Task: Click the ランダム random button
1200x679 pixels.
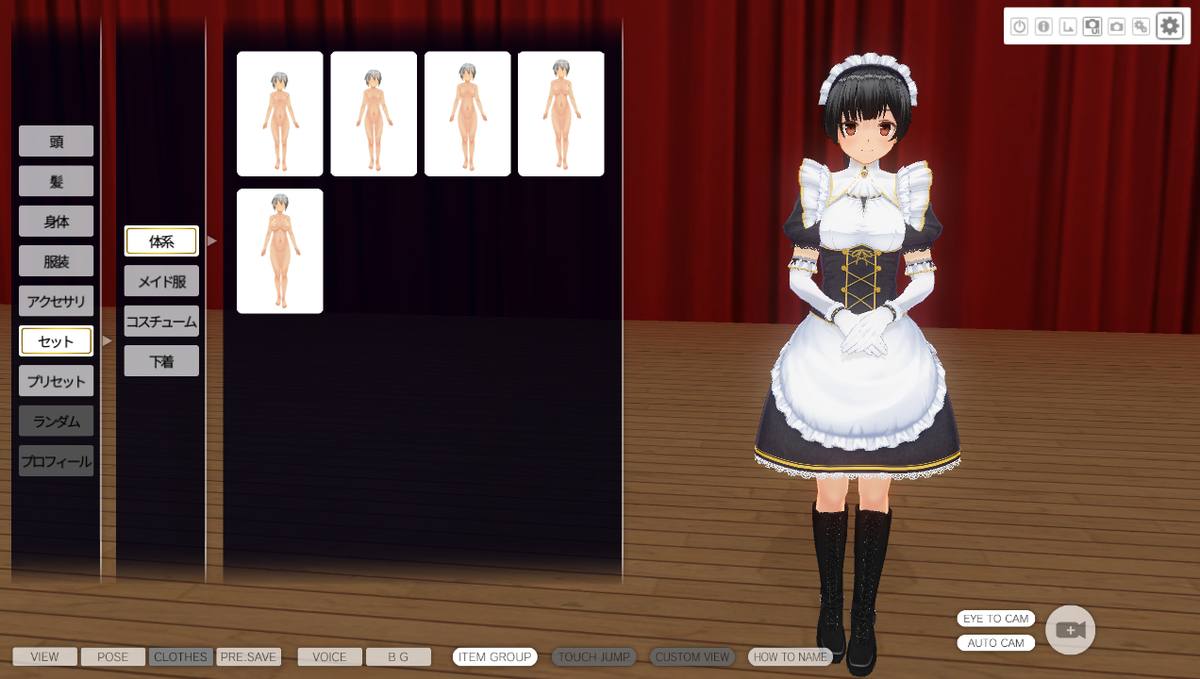Action: [56, 421]
